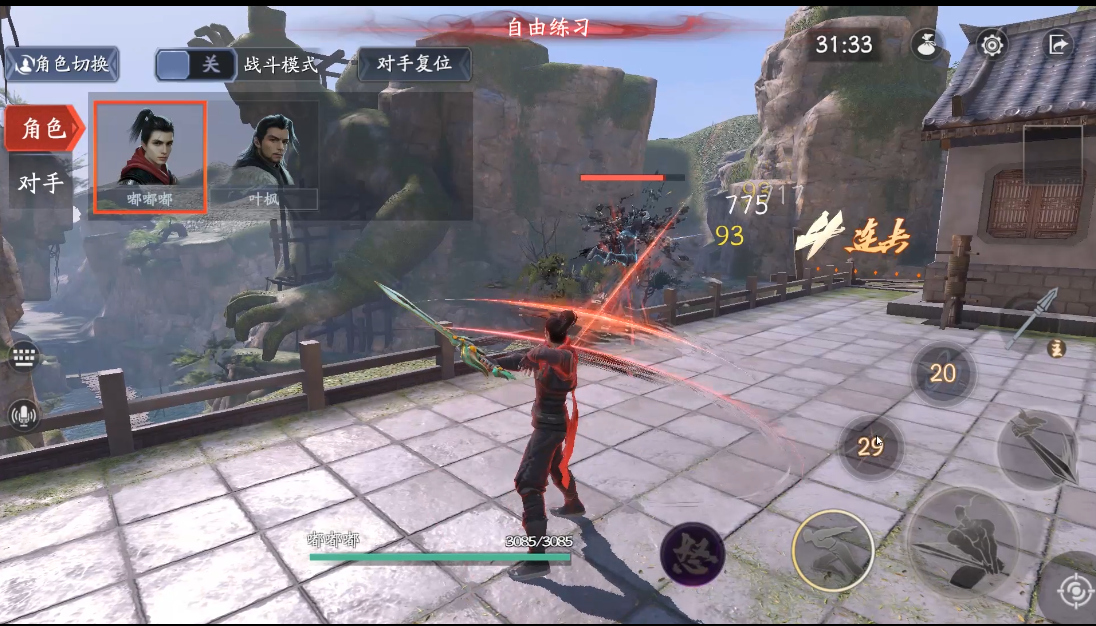Tap the skill on 29 cooldown
The image size is (1096, 626).
point(870,446)
